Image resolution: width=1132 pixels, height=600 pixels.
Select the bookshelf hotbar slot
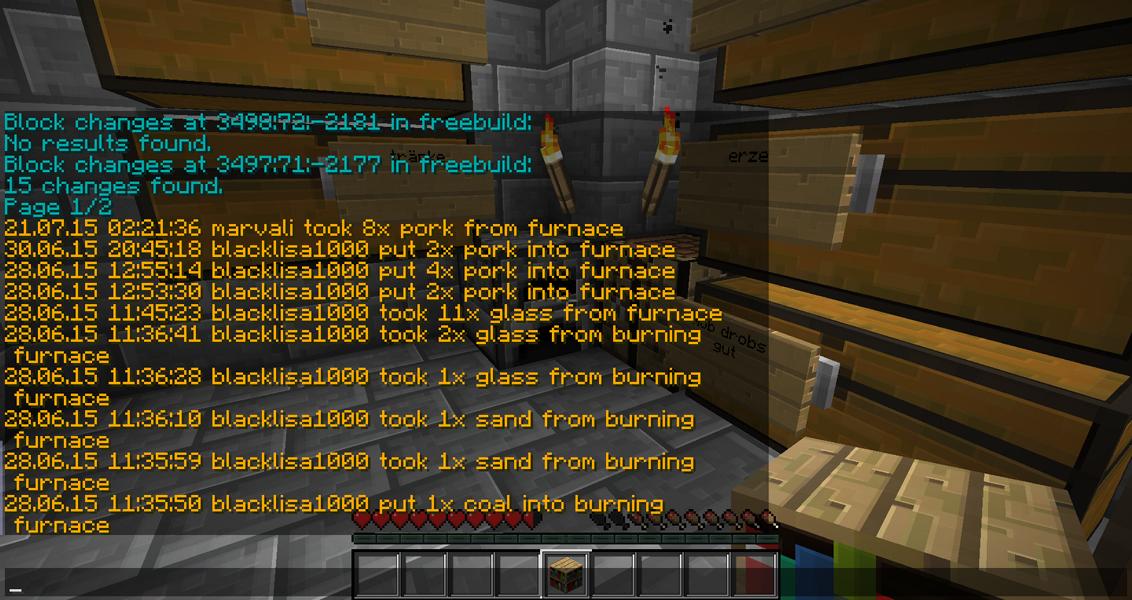(x=565, y=576)
